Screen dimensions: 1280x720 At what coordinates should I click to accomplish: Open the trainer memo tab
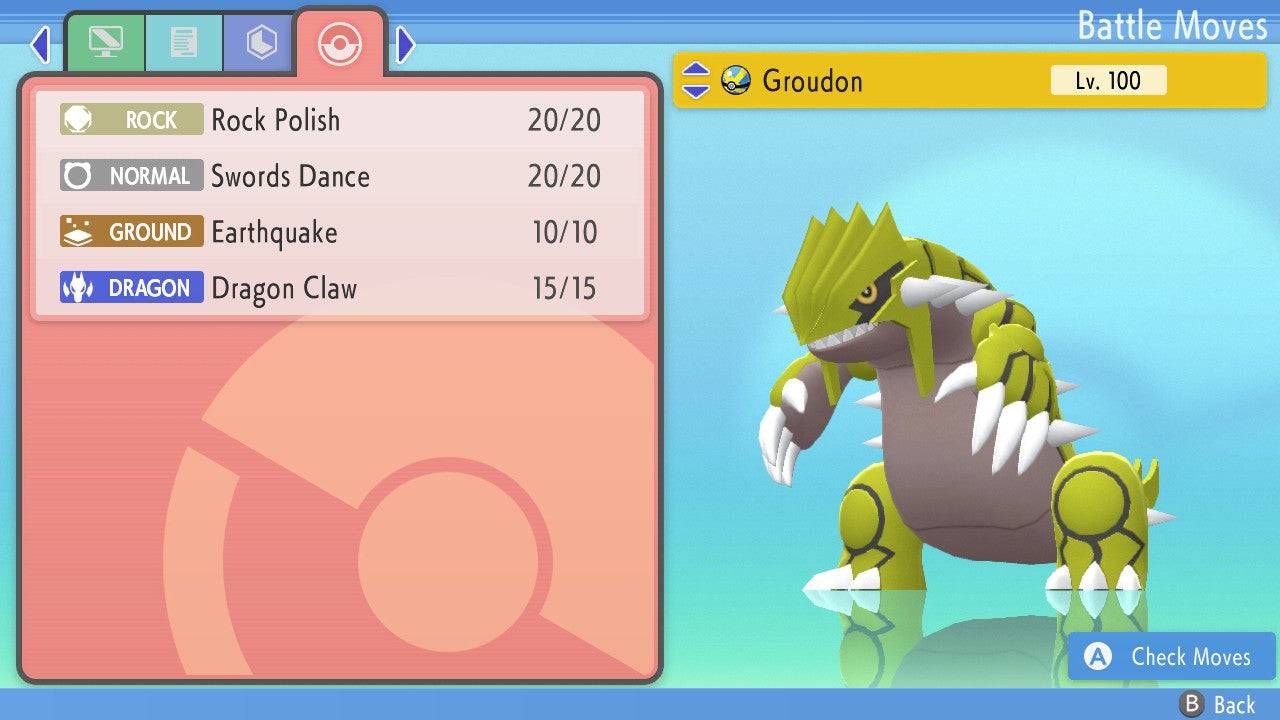click(x=182, y=42)
